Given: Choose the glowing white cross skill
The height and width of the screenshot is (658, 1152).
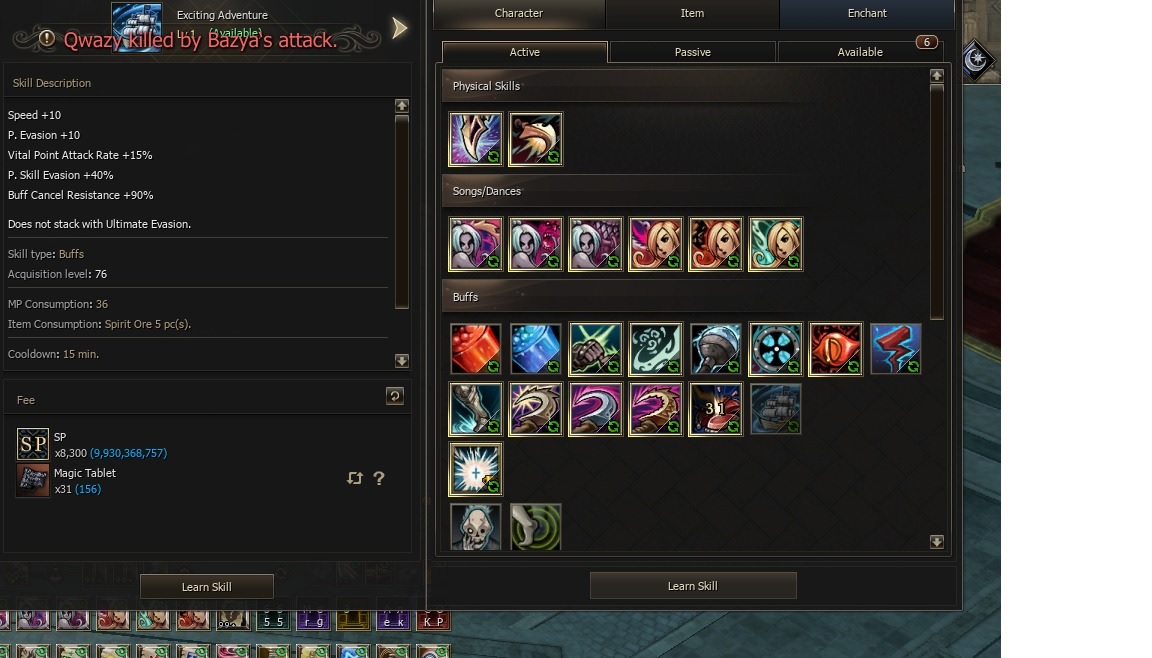Looking at the screenshot, I should [475, 469].
